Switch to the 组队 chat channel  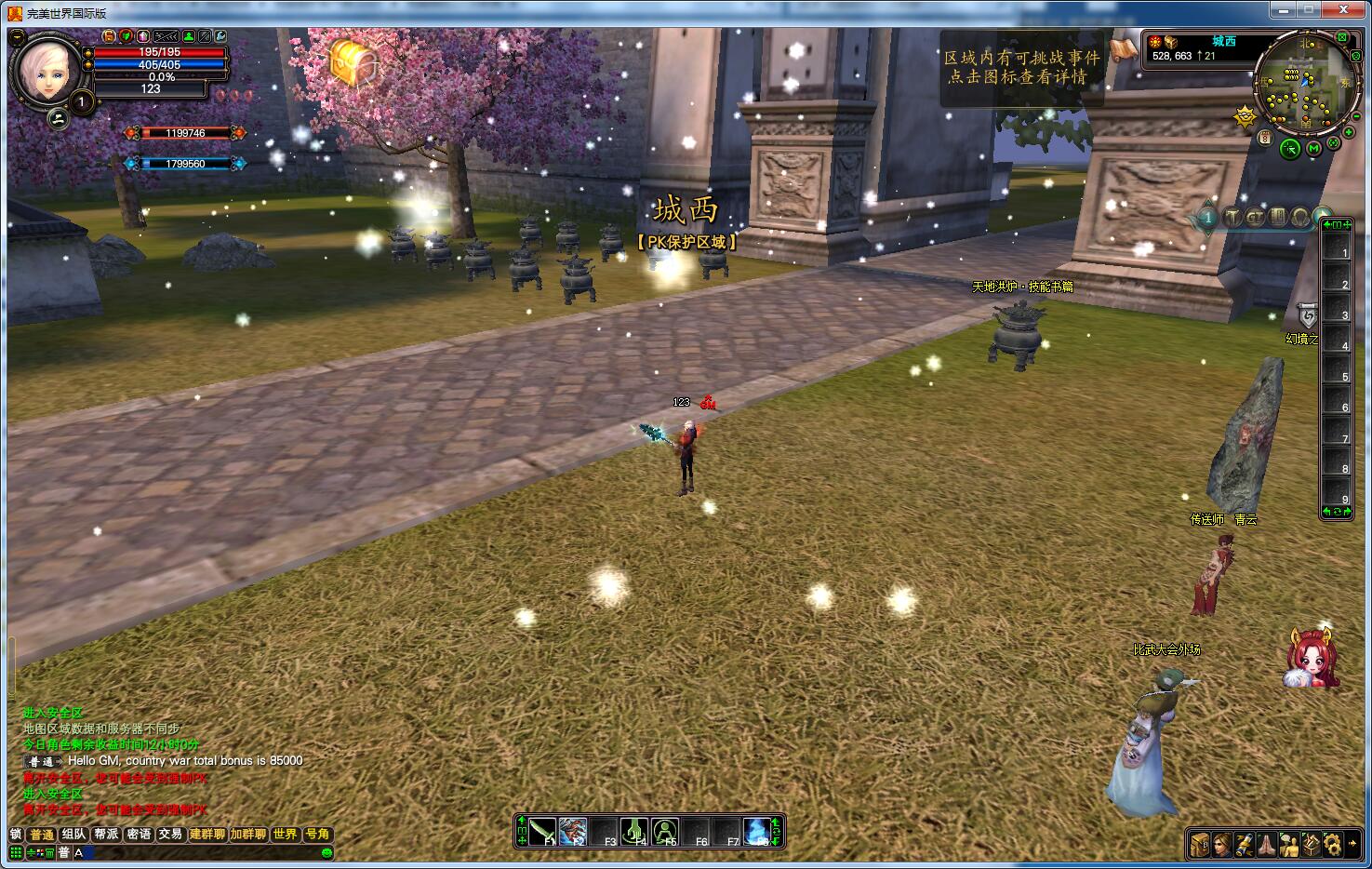click(x=74, y=835)
